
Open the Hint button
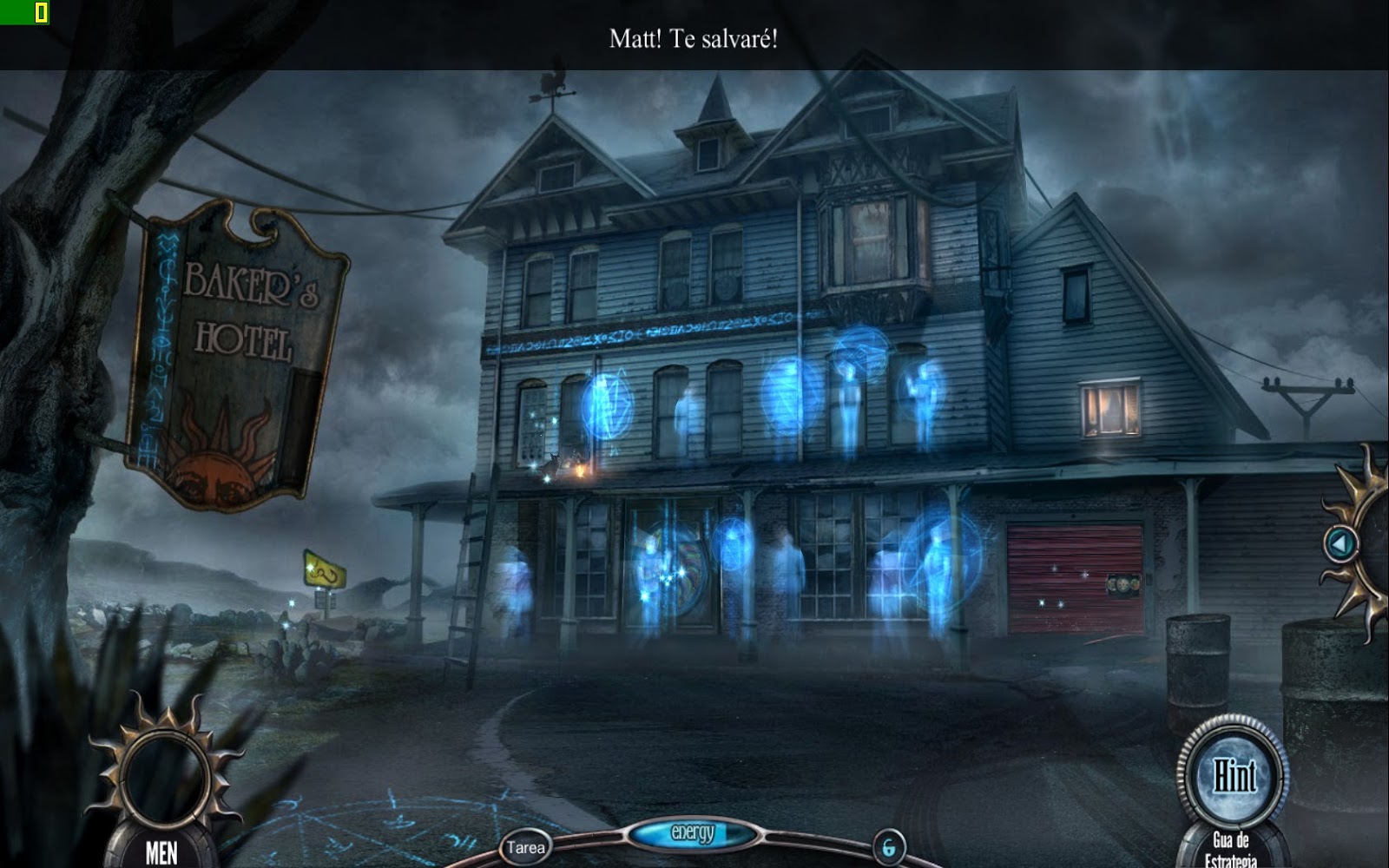tap(1236, 775)
